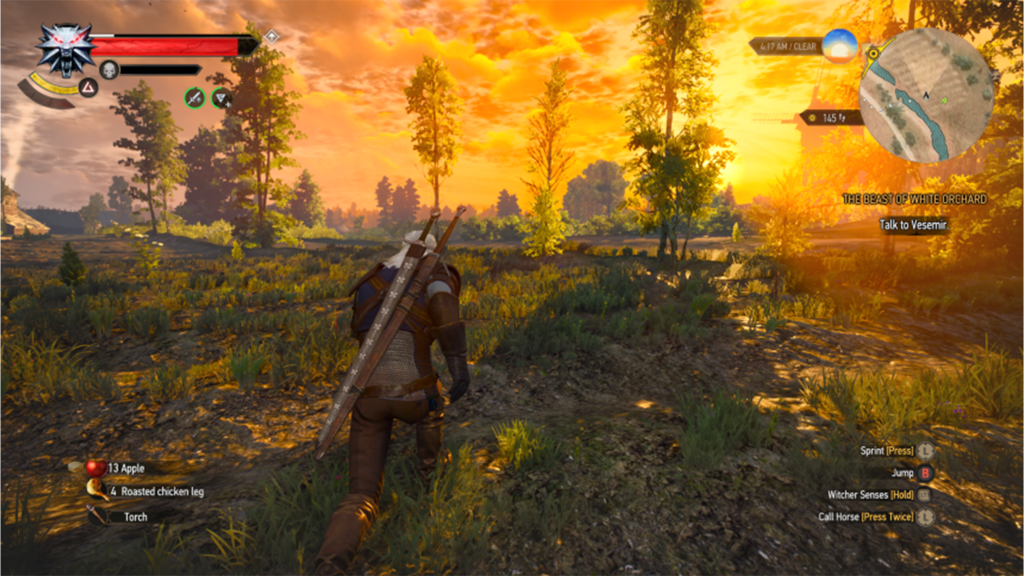Click the green-ringed triangle buff icon

(222, 97)
